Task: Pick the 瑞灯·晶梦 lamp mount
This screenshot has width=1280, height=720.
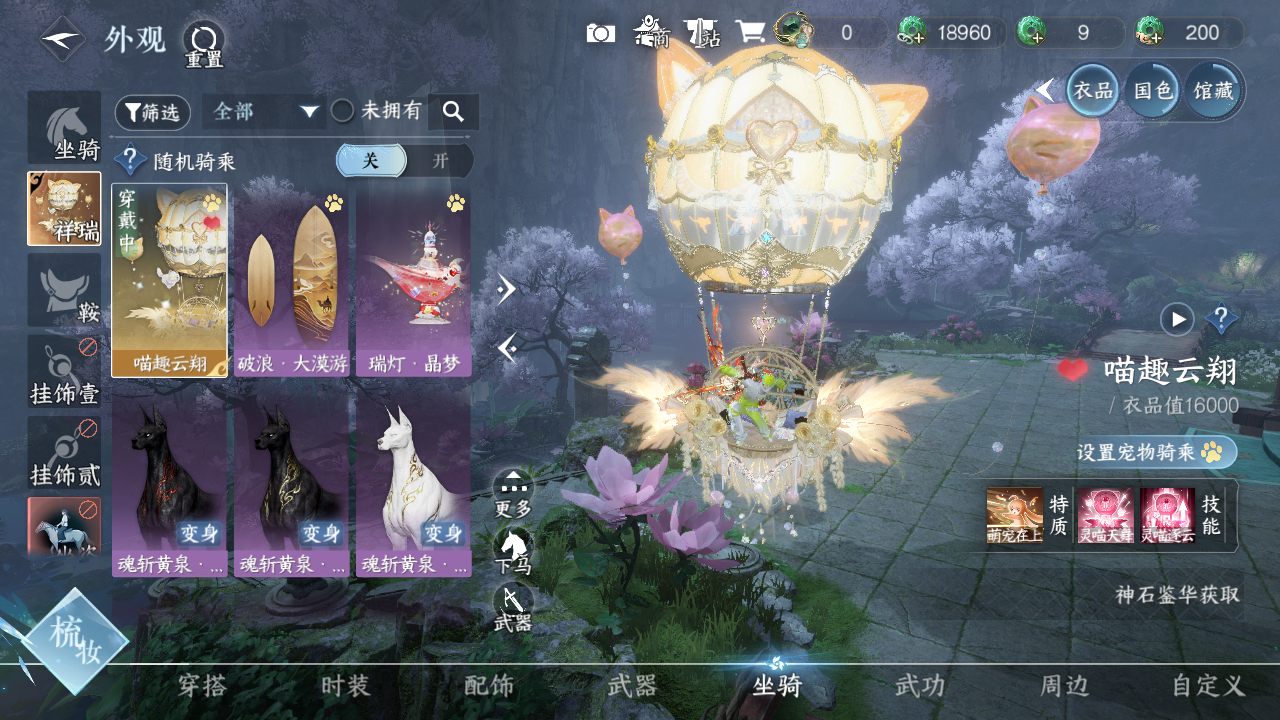Action: coord(413,280)
